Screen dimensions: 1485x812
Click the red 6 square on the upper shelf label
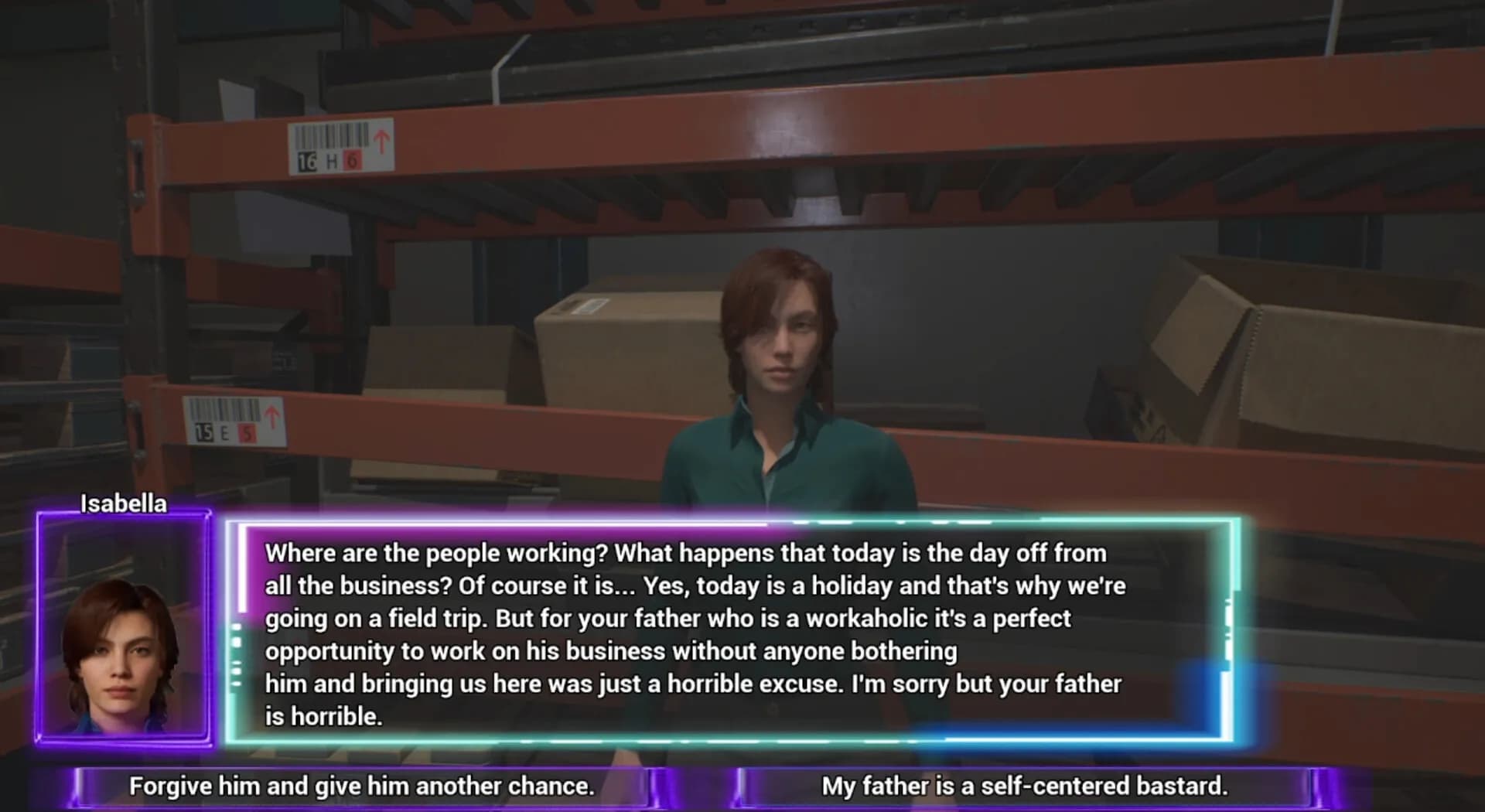coord(352,161)
